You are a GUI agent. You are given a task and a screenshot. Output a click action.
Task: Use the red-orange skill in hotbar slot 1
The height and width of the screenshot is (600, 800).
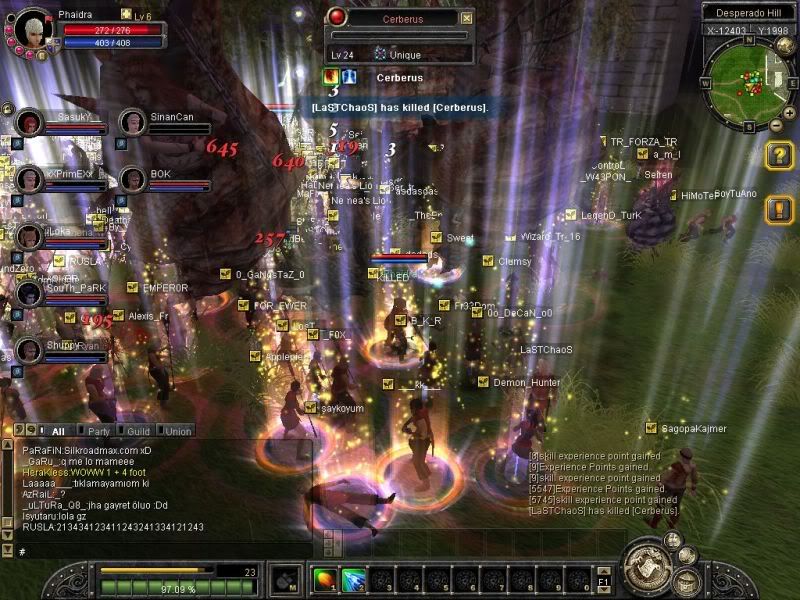pos(325,579)
